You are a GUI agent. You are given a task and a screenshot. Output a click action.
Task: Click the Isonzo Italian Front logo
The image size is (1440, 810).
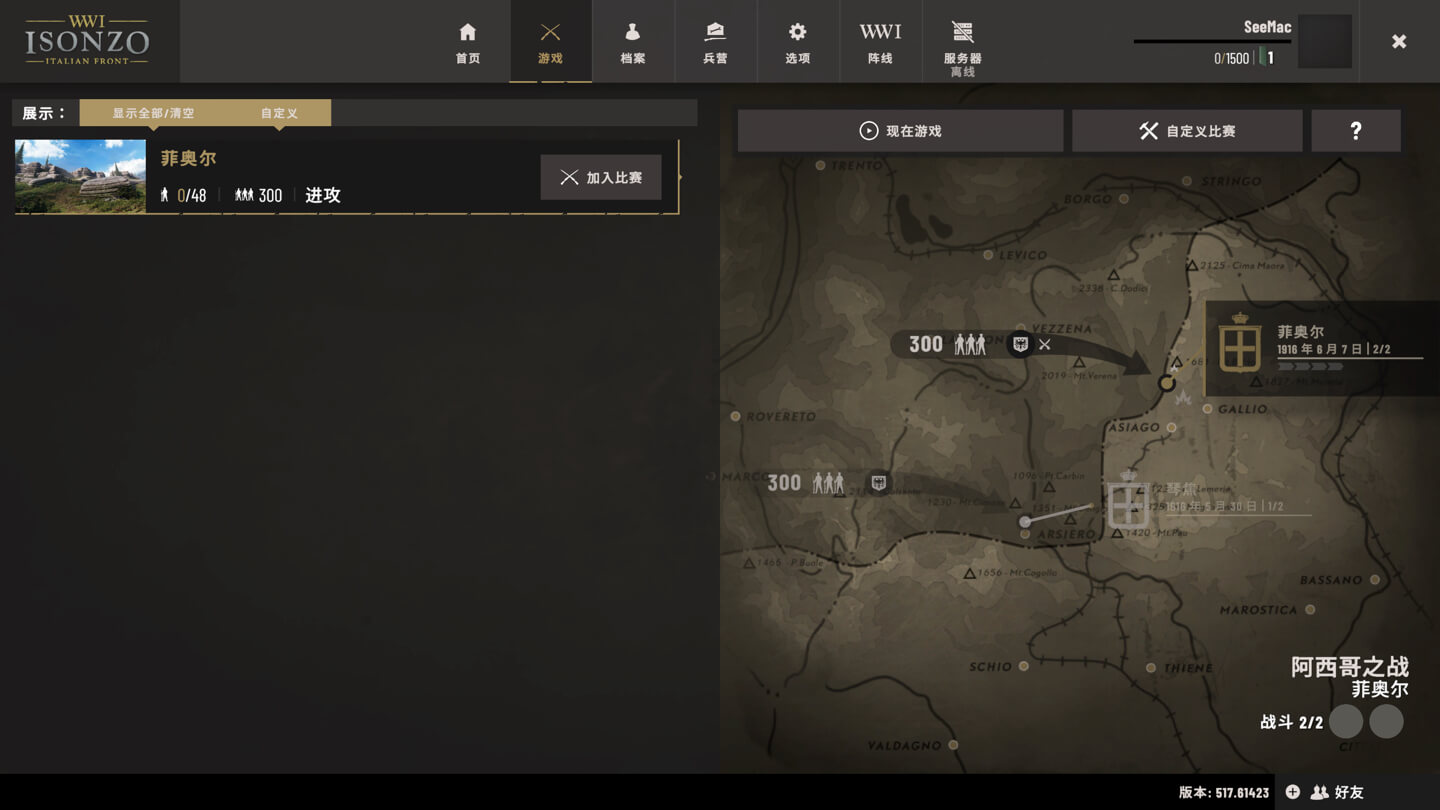[88, 41]
